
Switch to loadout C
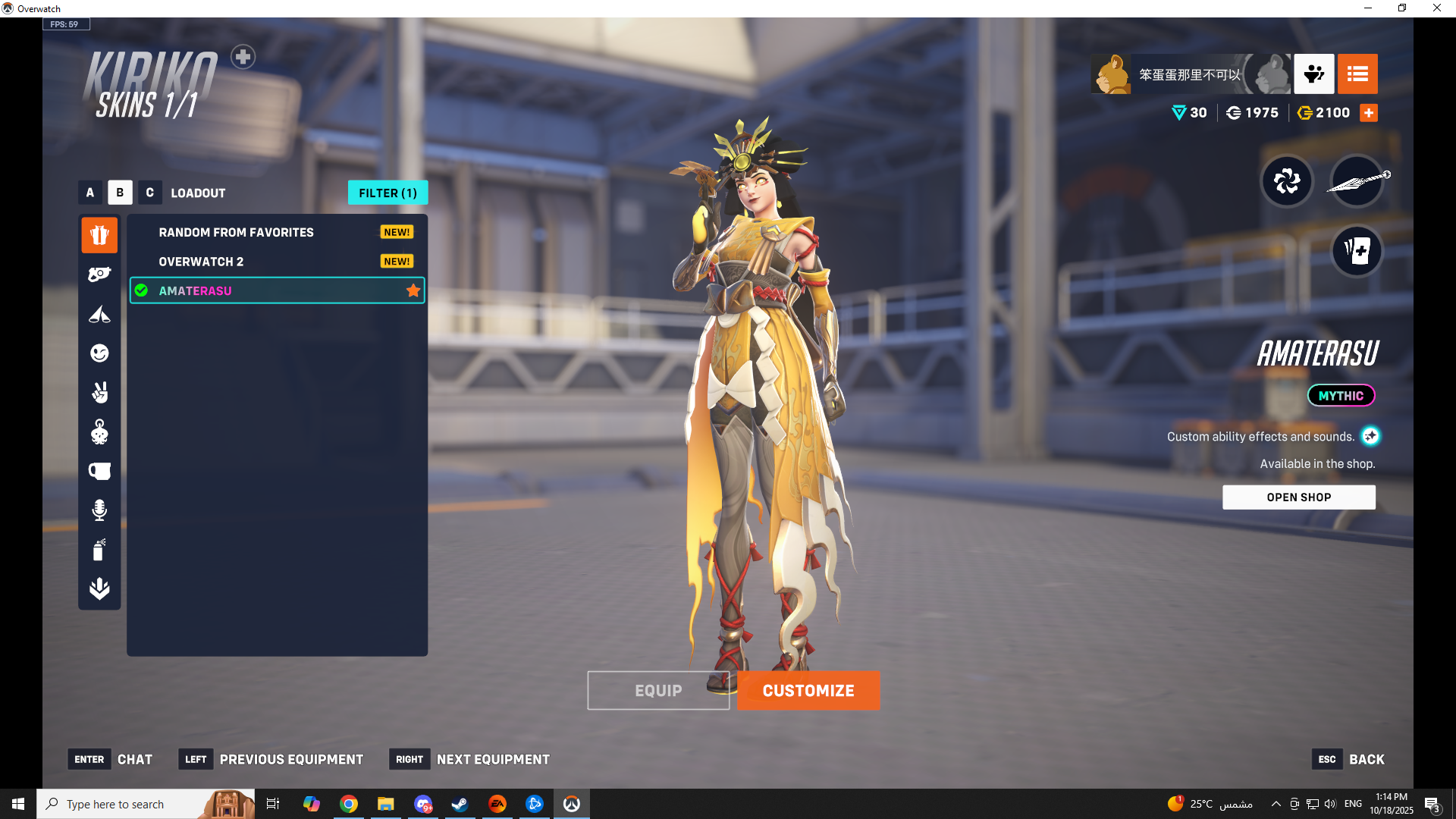pos(149,193)
